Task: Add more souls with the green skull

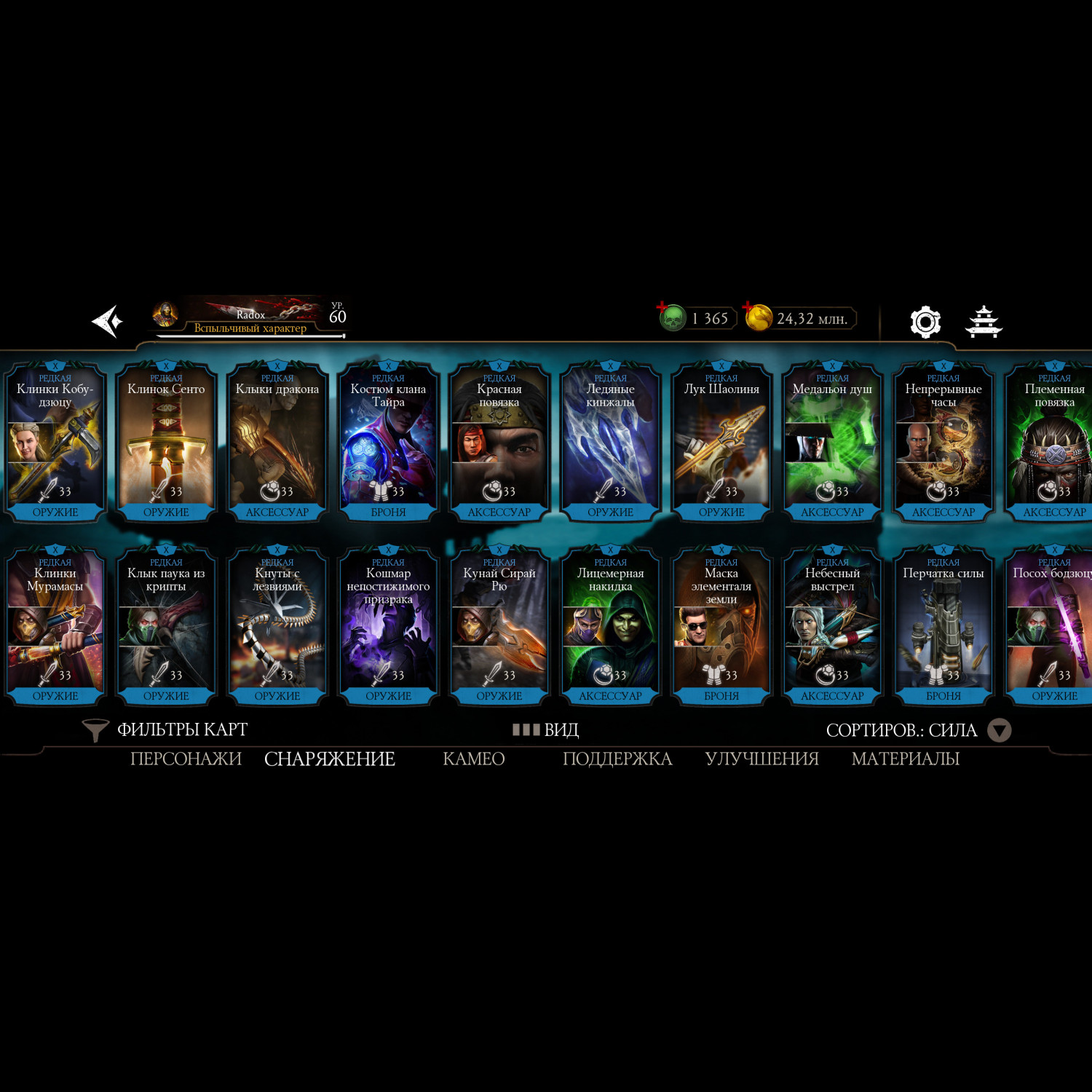Action: (x=673, y=318)
